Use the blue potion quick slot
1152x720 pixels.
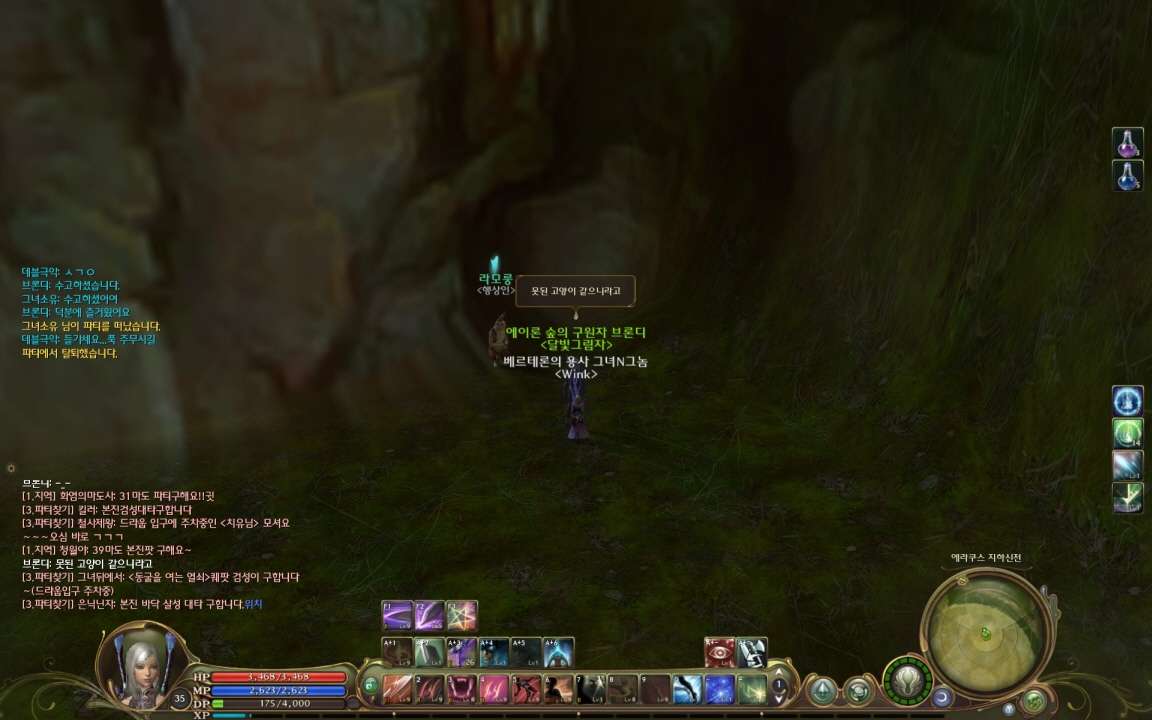[x=1128, y=176]
